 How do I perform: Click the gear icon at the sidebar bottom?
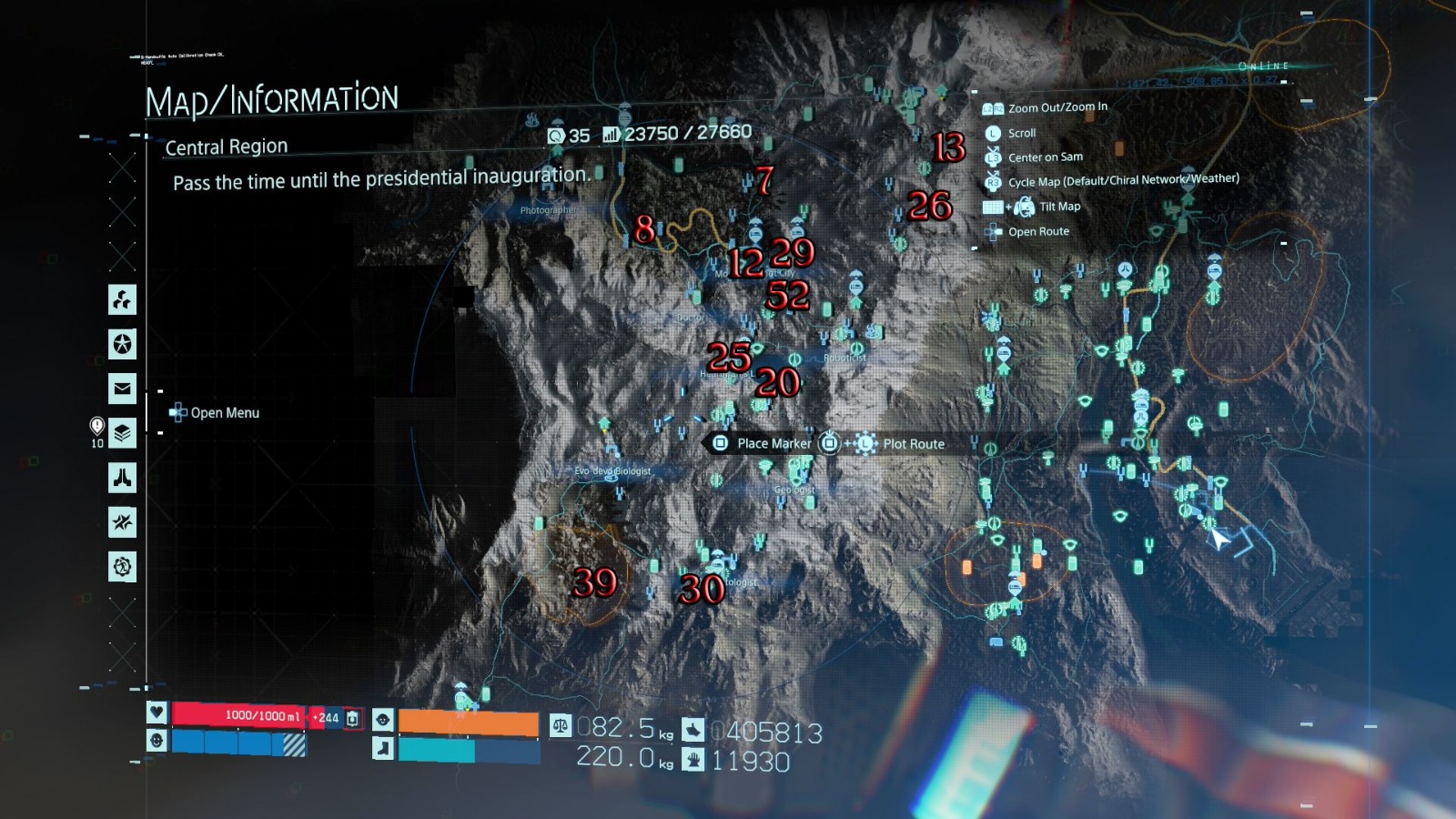(x=123, y=564)
